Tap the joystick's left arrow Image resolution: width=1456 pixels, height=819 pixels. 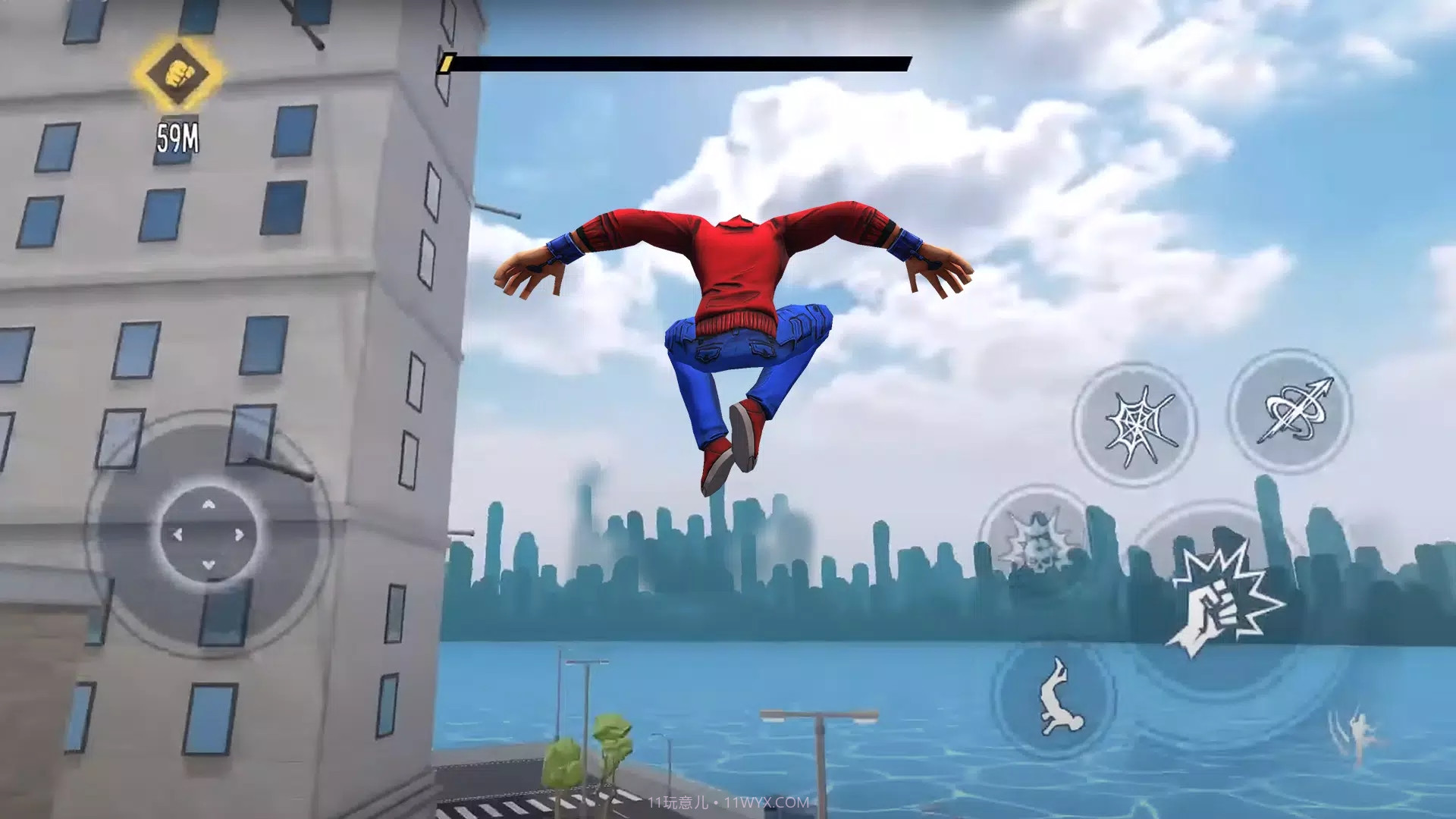pos(177,535)
